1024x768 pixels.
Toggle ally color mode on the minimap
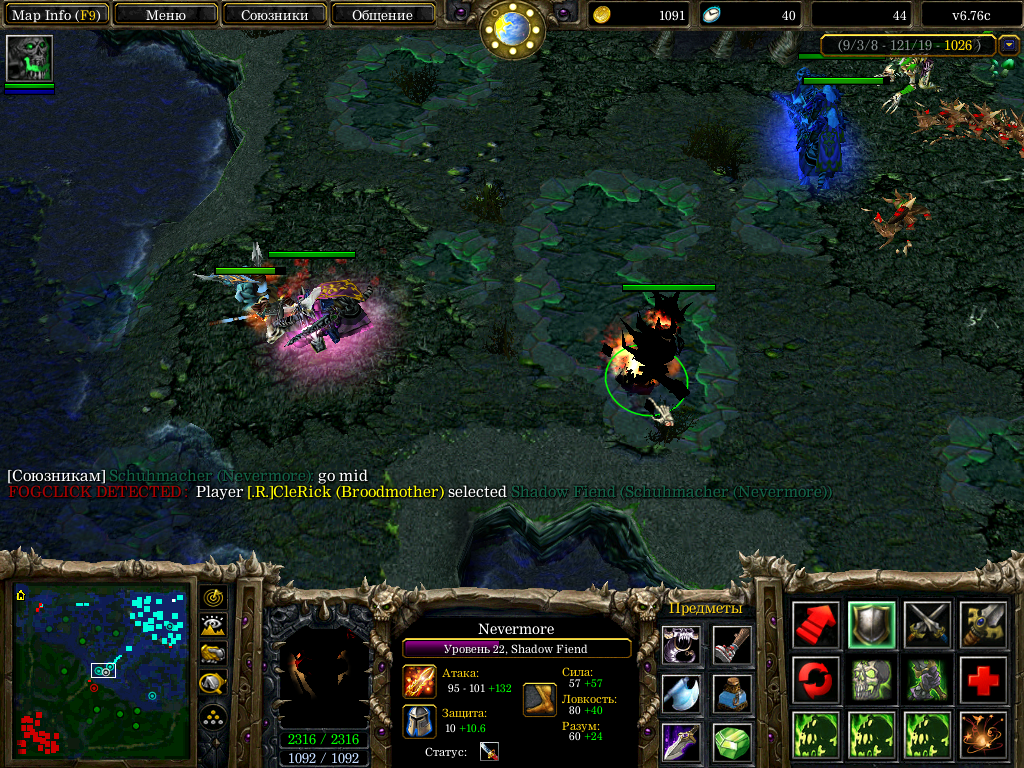pos(212,654)
